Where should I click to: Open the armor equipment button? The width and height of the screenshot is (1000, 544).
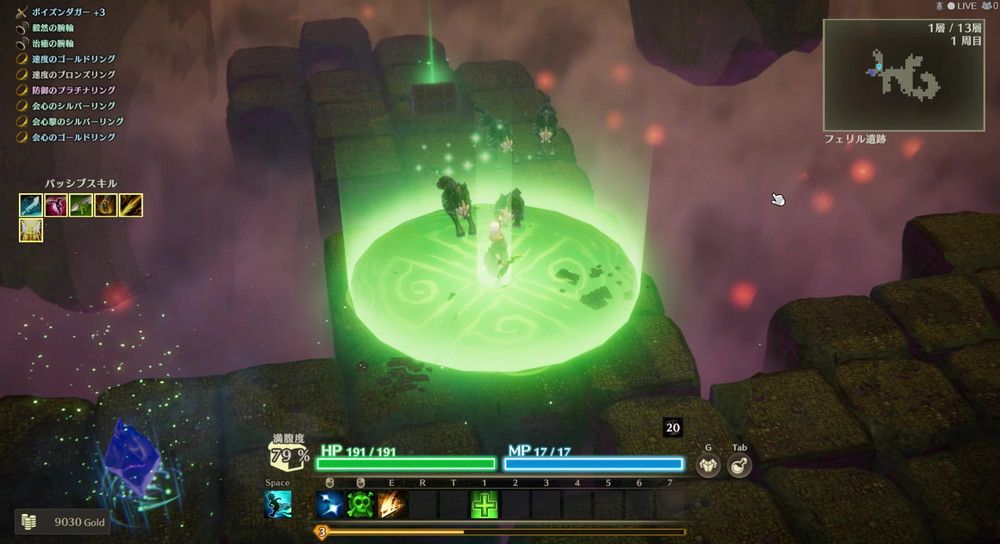click(x=708, y=465)
